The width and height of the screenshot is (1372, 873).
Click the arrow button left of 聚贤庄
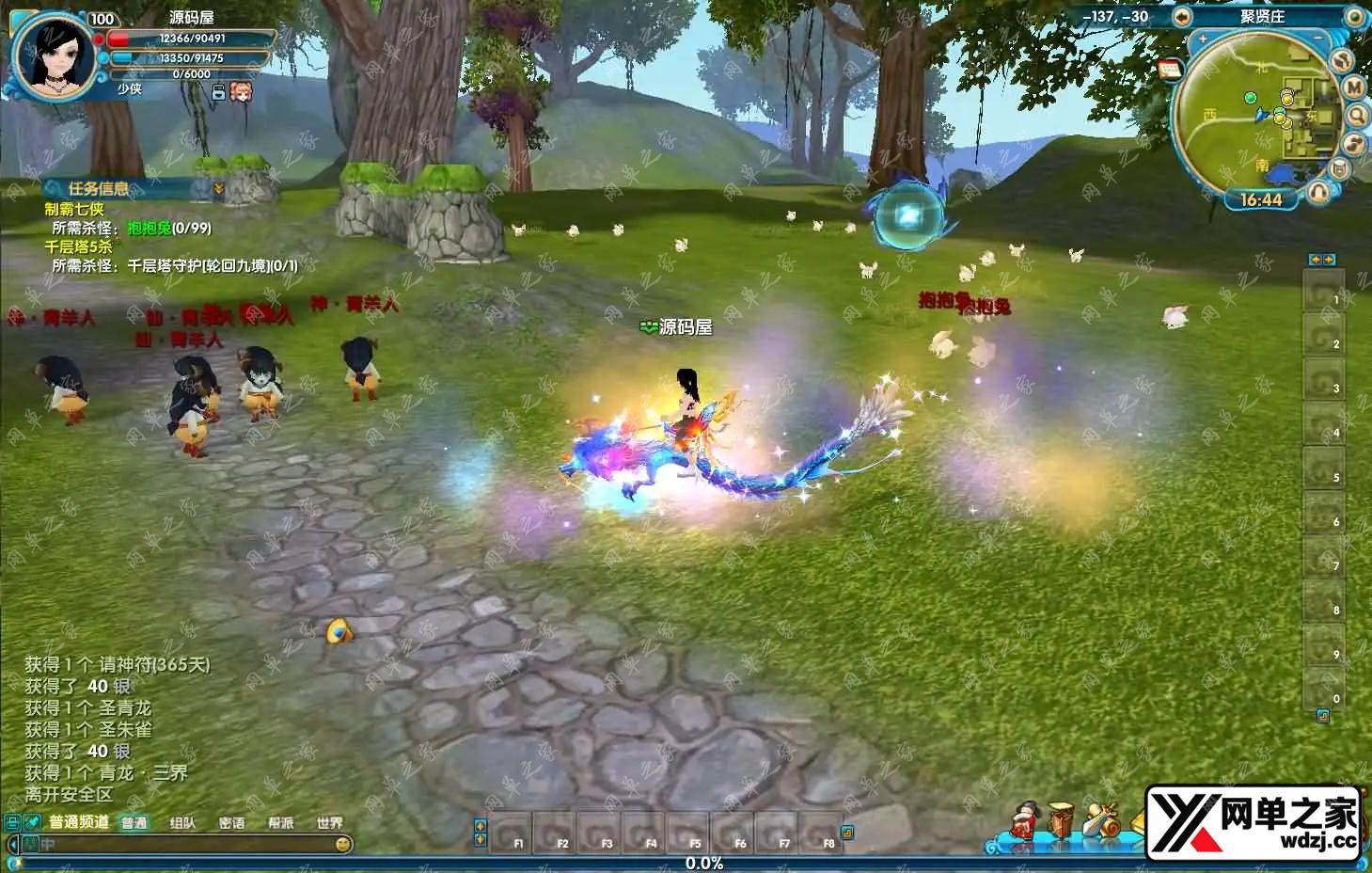click(1182, 16)
